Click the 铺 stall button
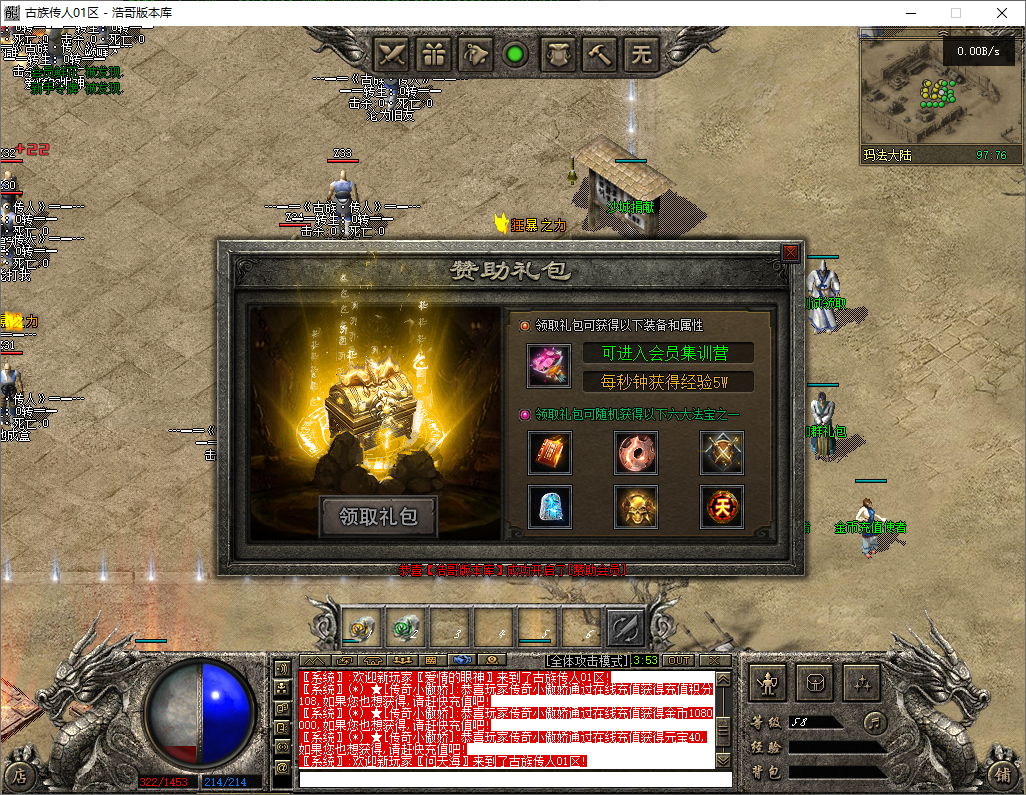 [x=1001, y=774]
